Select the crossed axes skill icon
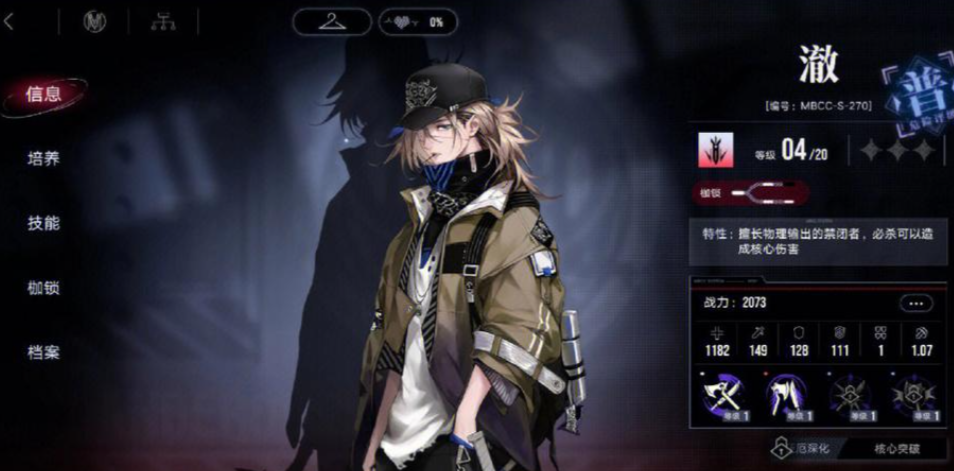This screenshot has width=954, height=471. 724,392
